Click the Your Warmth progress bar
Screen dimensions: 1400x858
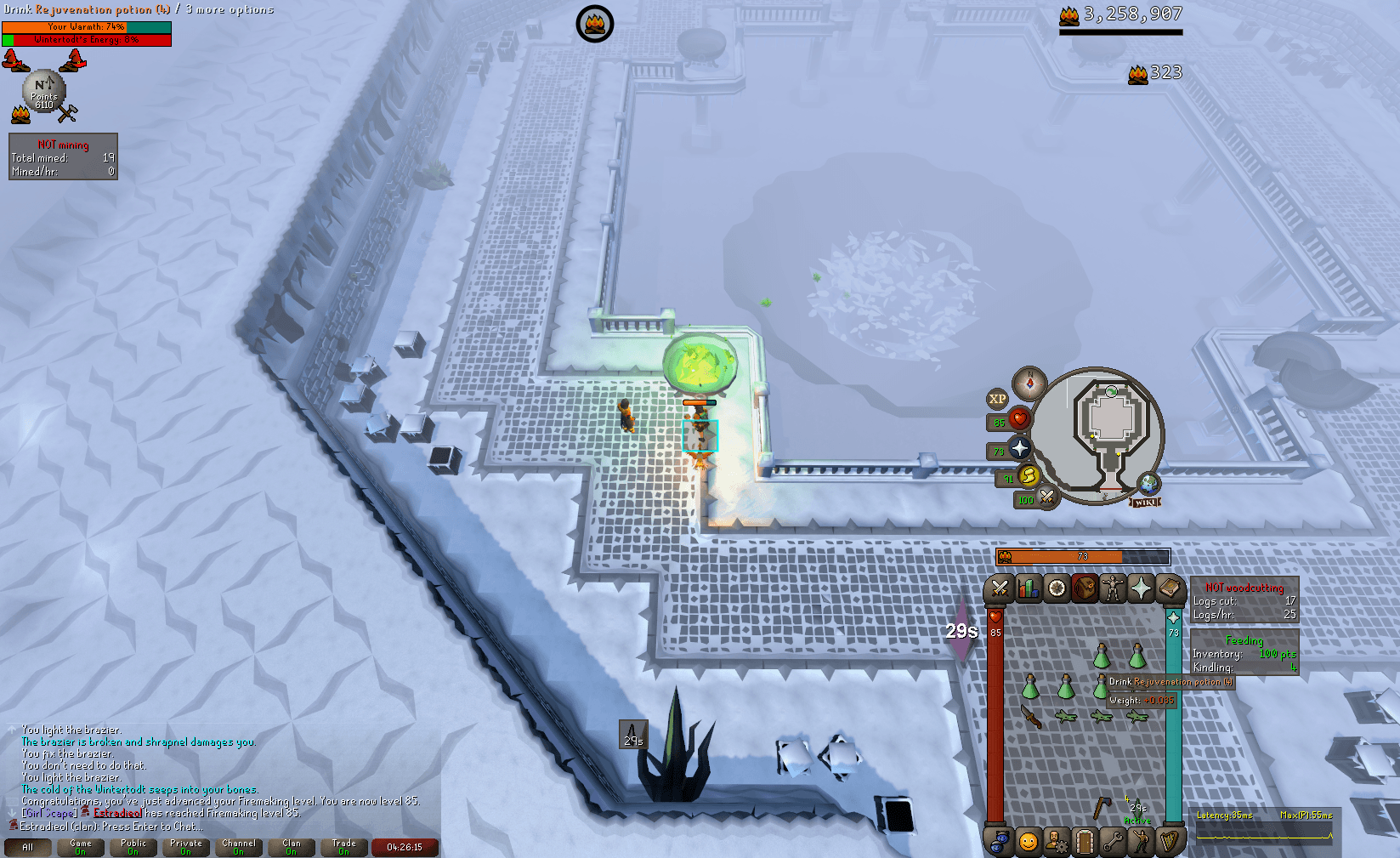85,26
